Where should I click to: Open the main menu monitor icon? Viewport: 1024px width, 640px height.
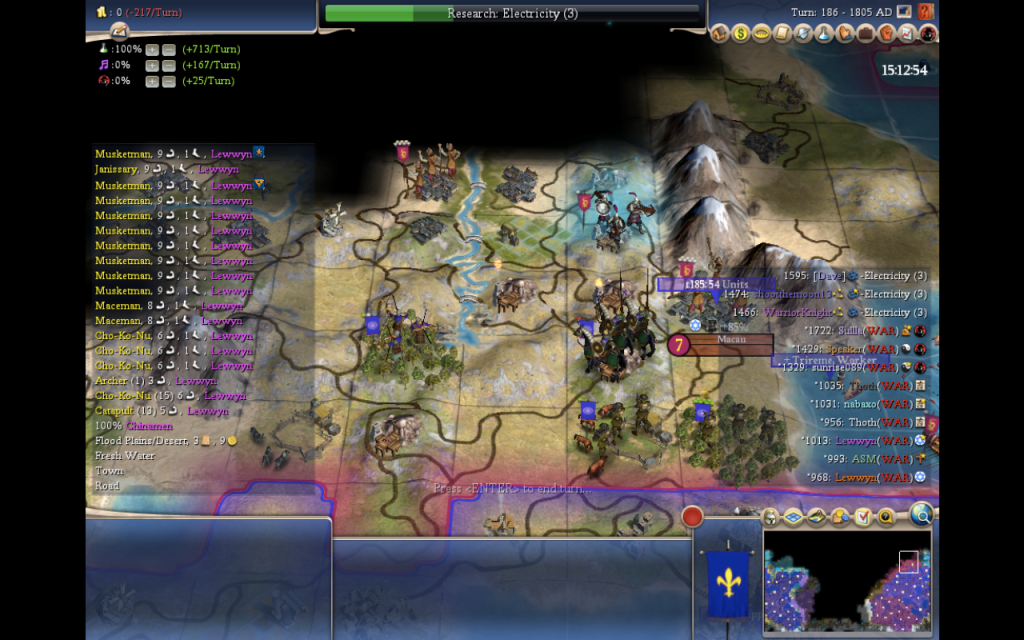(x=904, y=12)
